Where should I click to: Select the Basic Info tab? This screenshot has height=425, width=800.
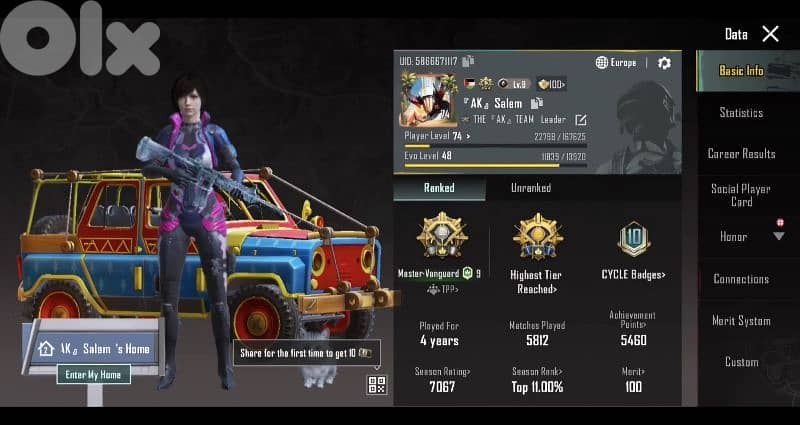tap(741, 71)
